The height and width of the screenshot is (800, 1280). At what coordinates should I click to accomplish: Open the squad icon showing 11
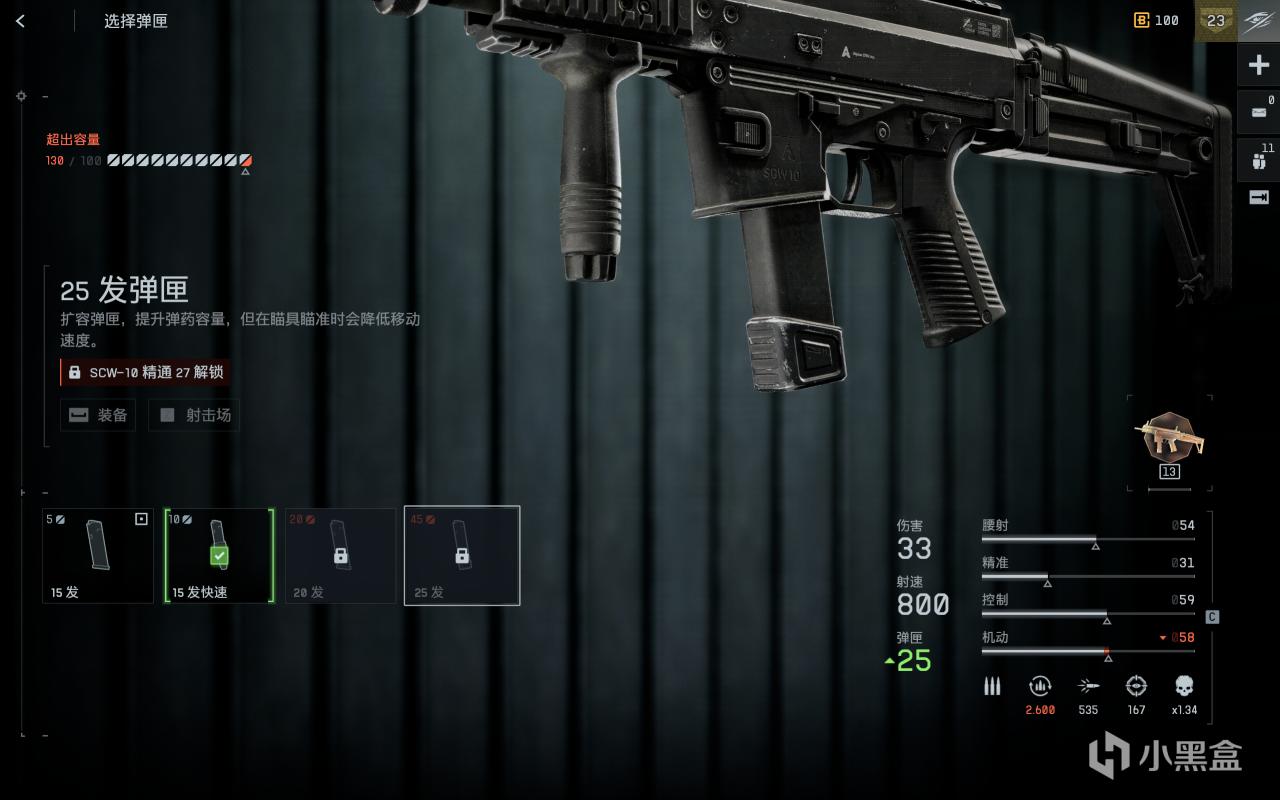1259,159
